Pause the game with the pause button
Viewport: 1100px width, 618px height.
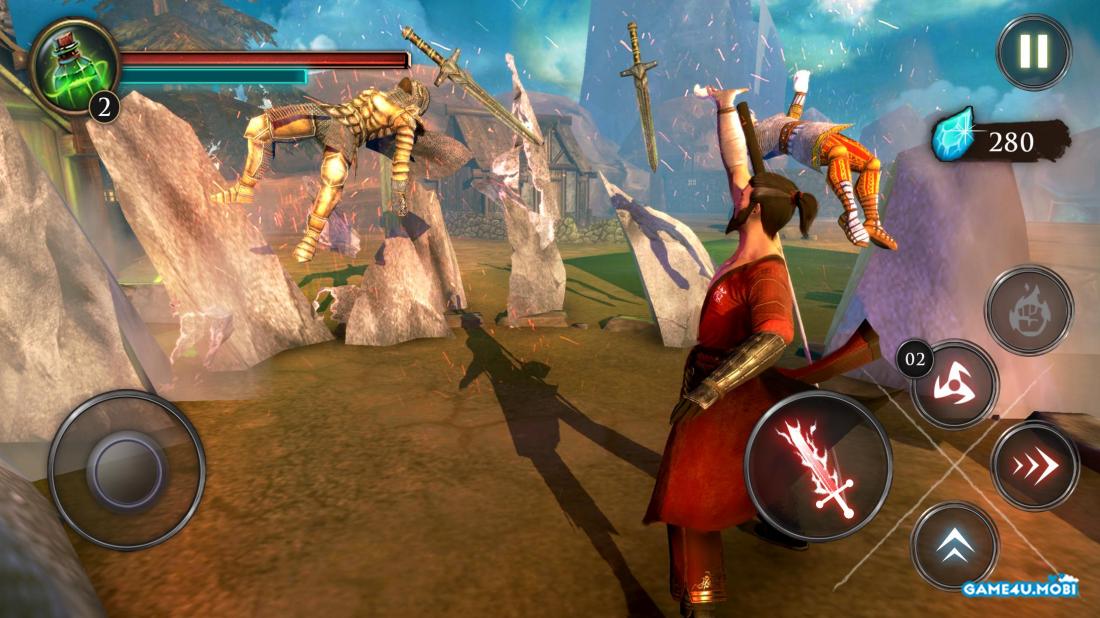(1034, 52)
